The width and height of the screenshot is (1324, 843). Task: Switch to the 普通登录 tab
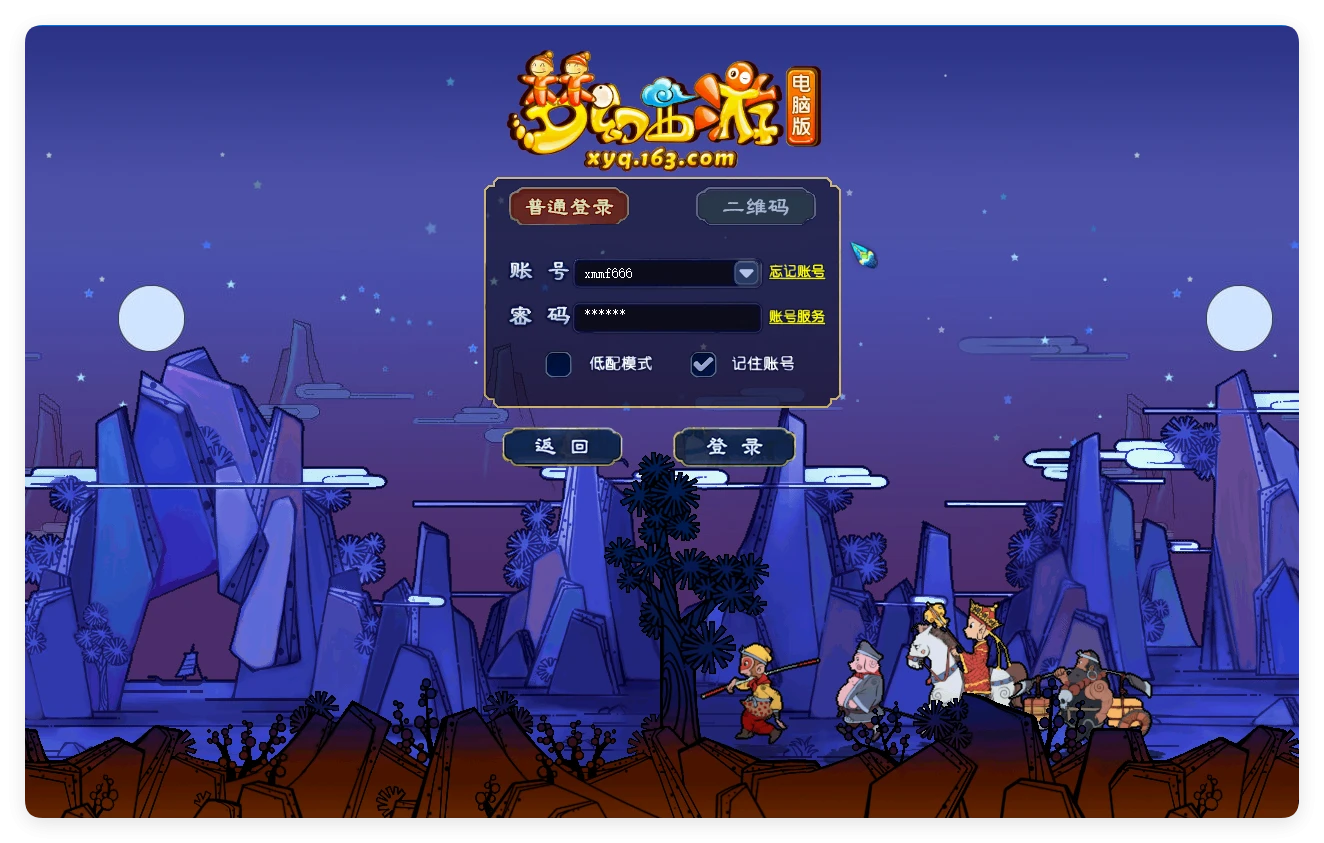click(569, 207)
